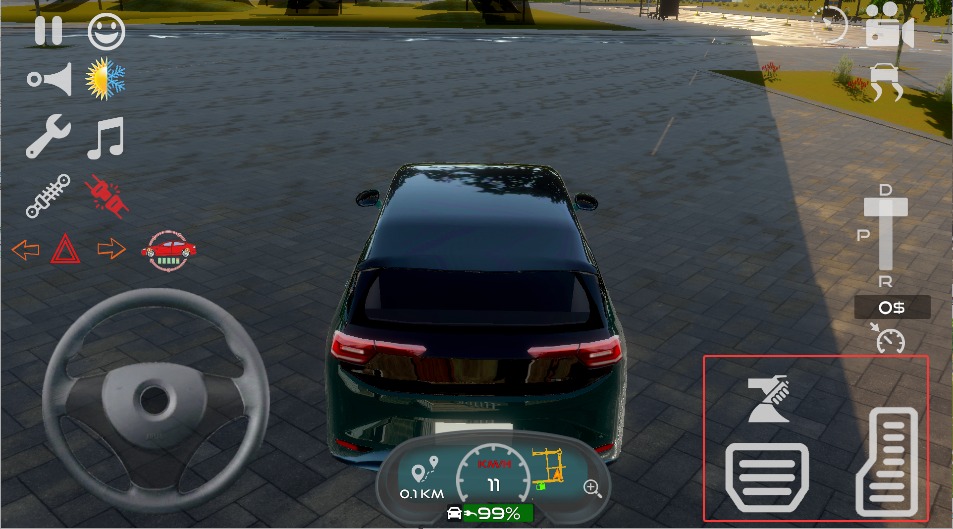
Task: Turn on the music note radio
Action: tap(105, 138)
